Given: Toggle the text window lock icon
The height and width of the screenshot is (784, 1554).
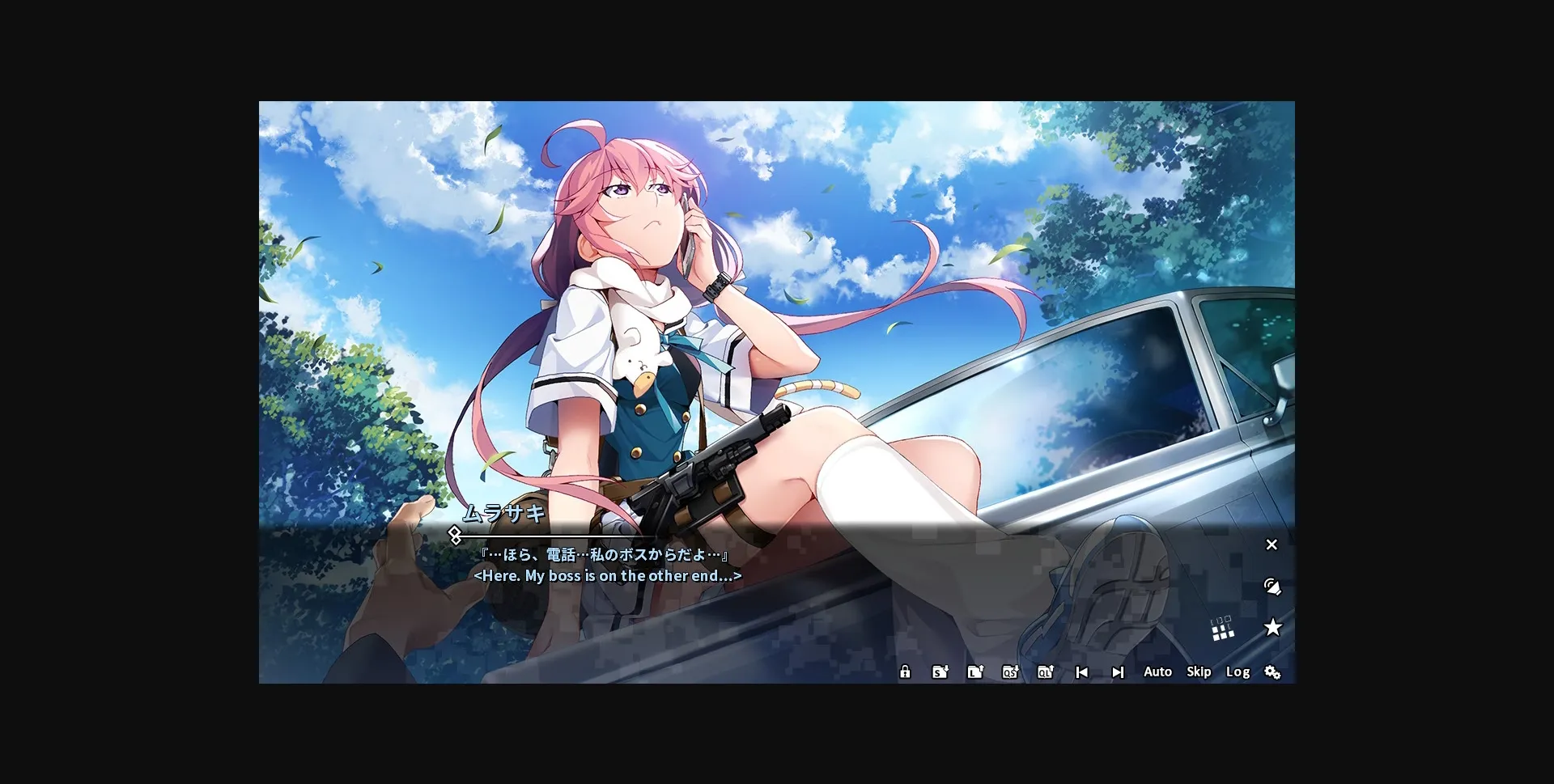Looking at the screenshot, I should pyautogui.click(x=905, y=672).
